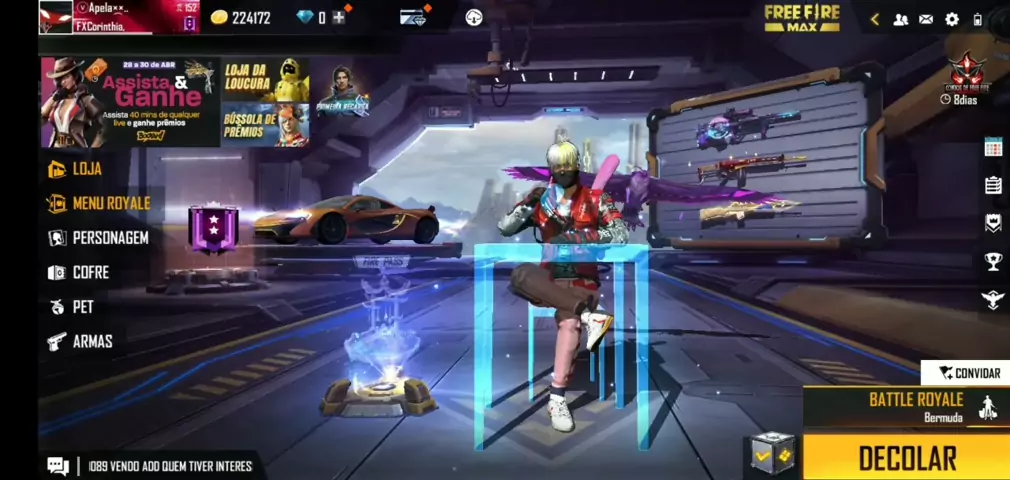Viewport: 1010px width, 480px height.
Task: Open the trophy ranking icon
Action: tap(993, 261)
